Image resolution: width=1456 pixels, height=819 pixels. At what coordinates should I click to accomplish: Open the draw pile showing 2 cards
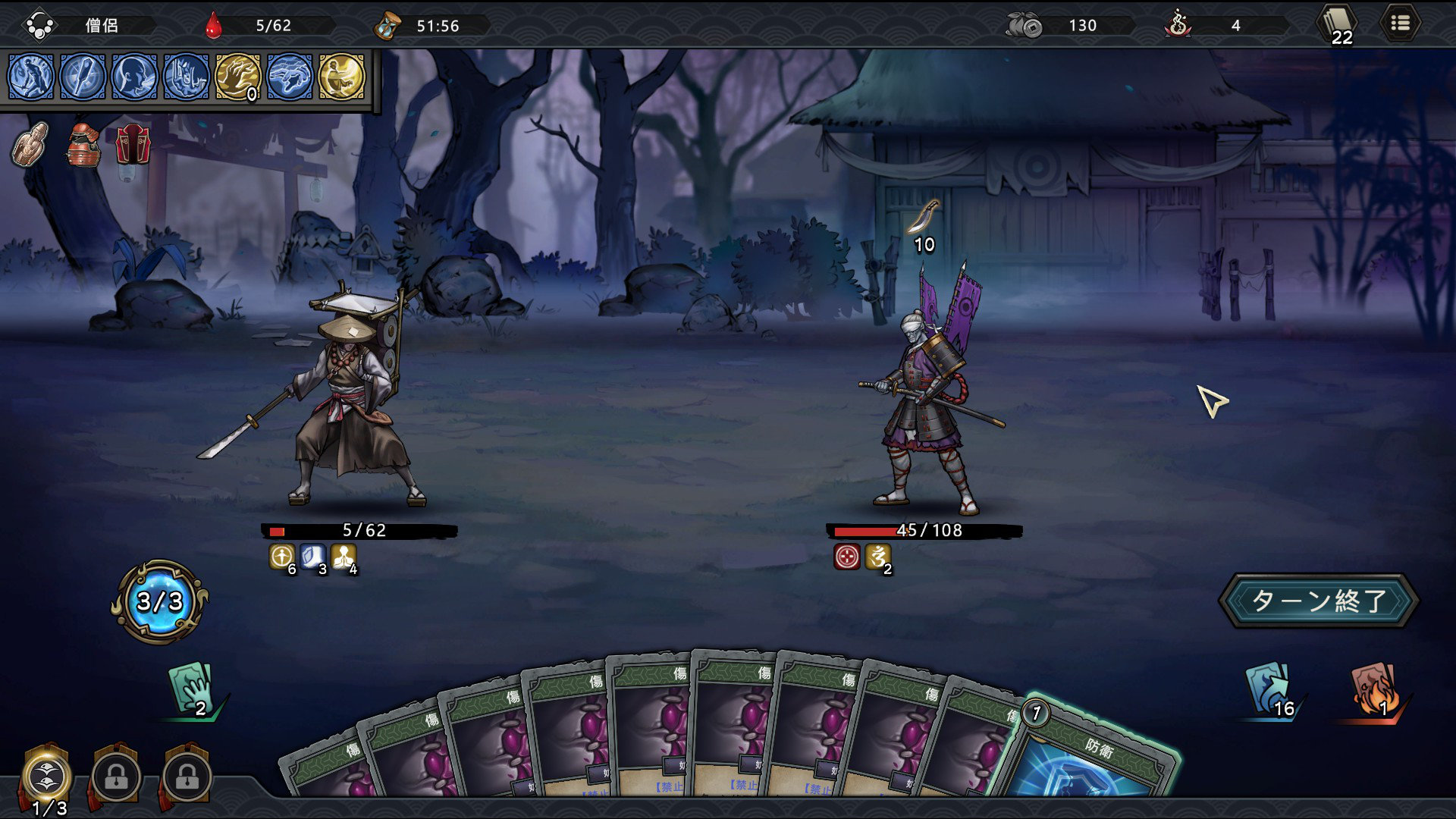coord(191,689)
